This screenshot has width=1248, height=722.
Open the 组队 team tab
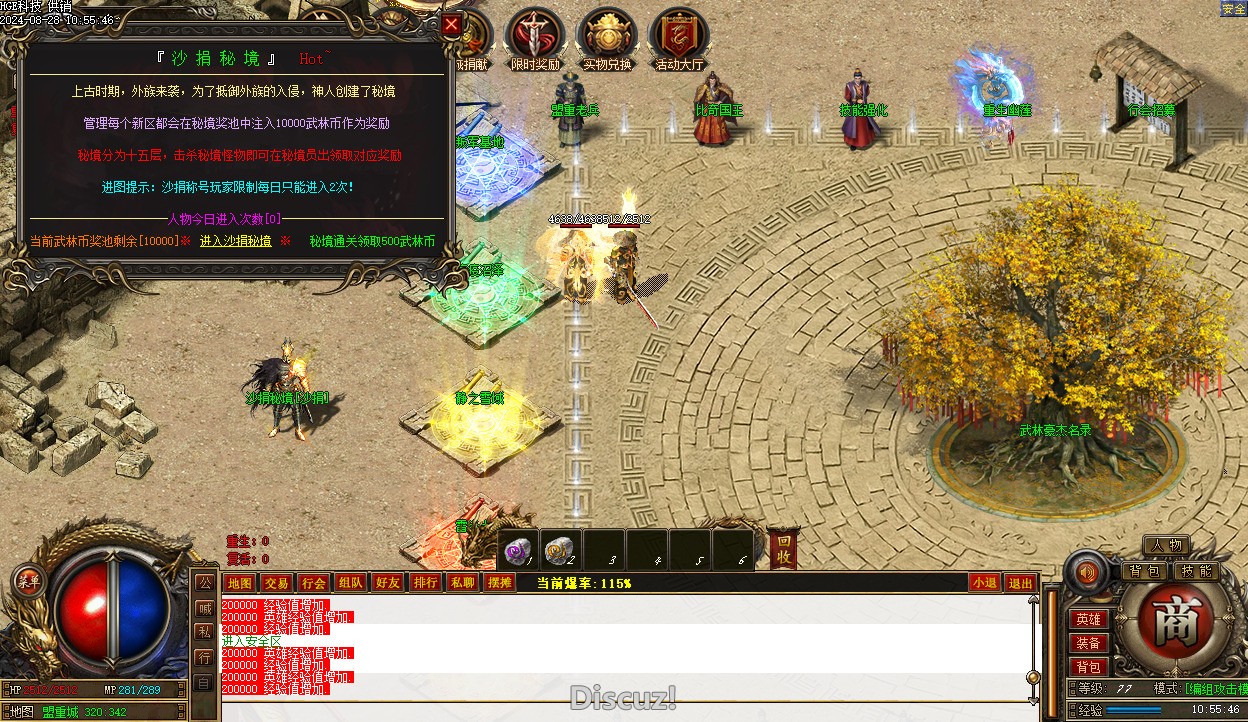click(x=350, y=583)
